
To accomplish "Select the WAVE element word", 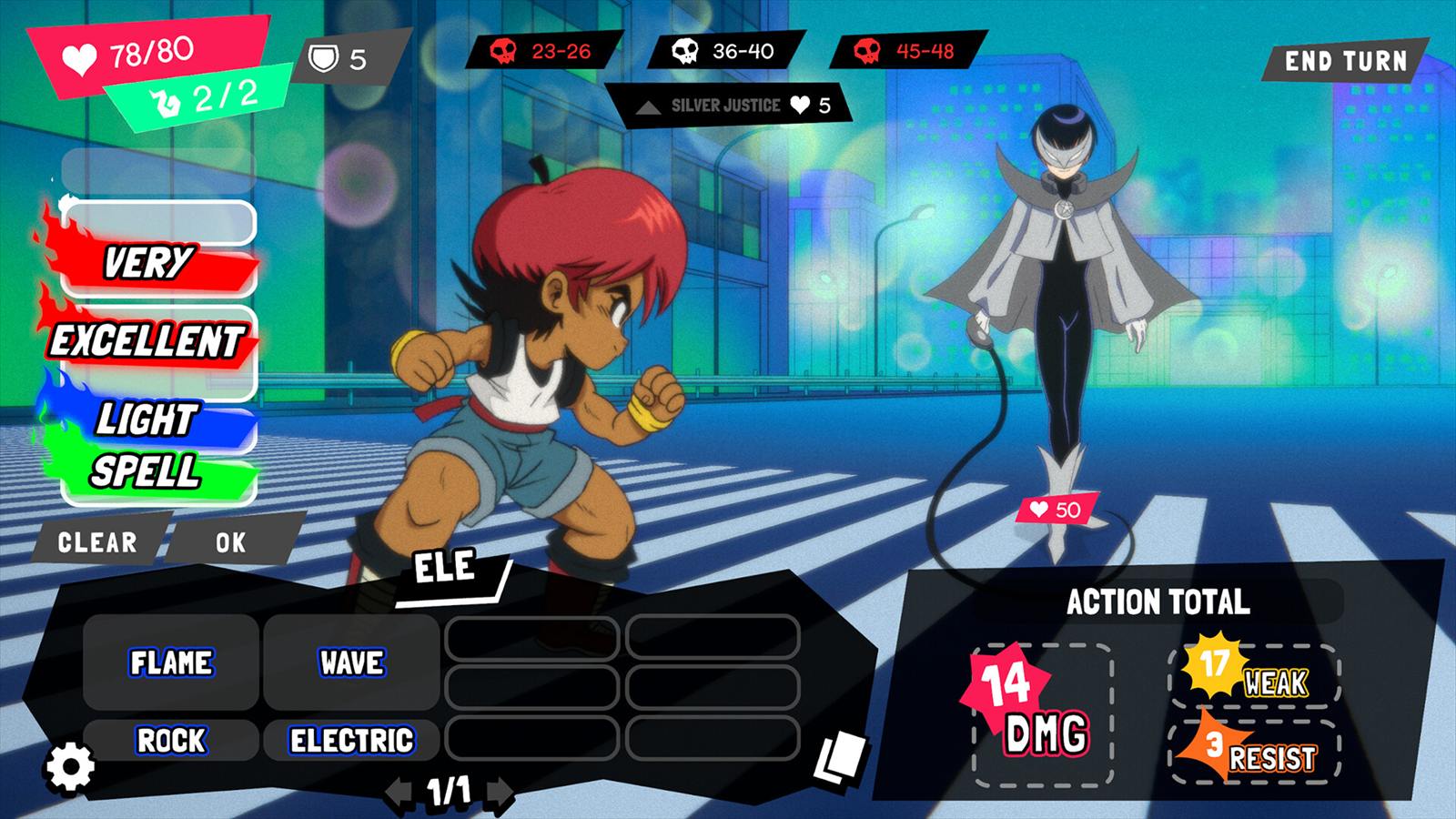I will pos(351,662).
